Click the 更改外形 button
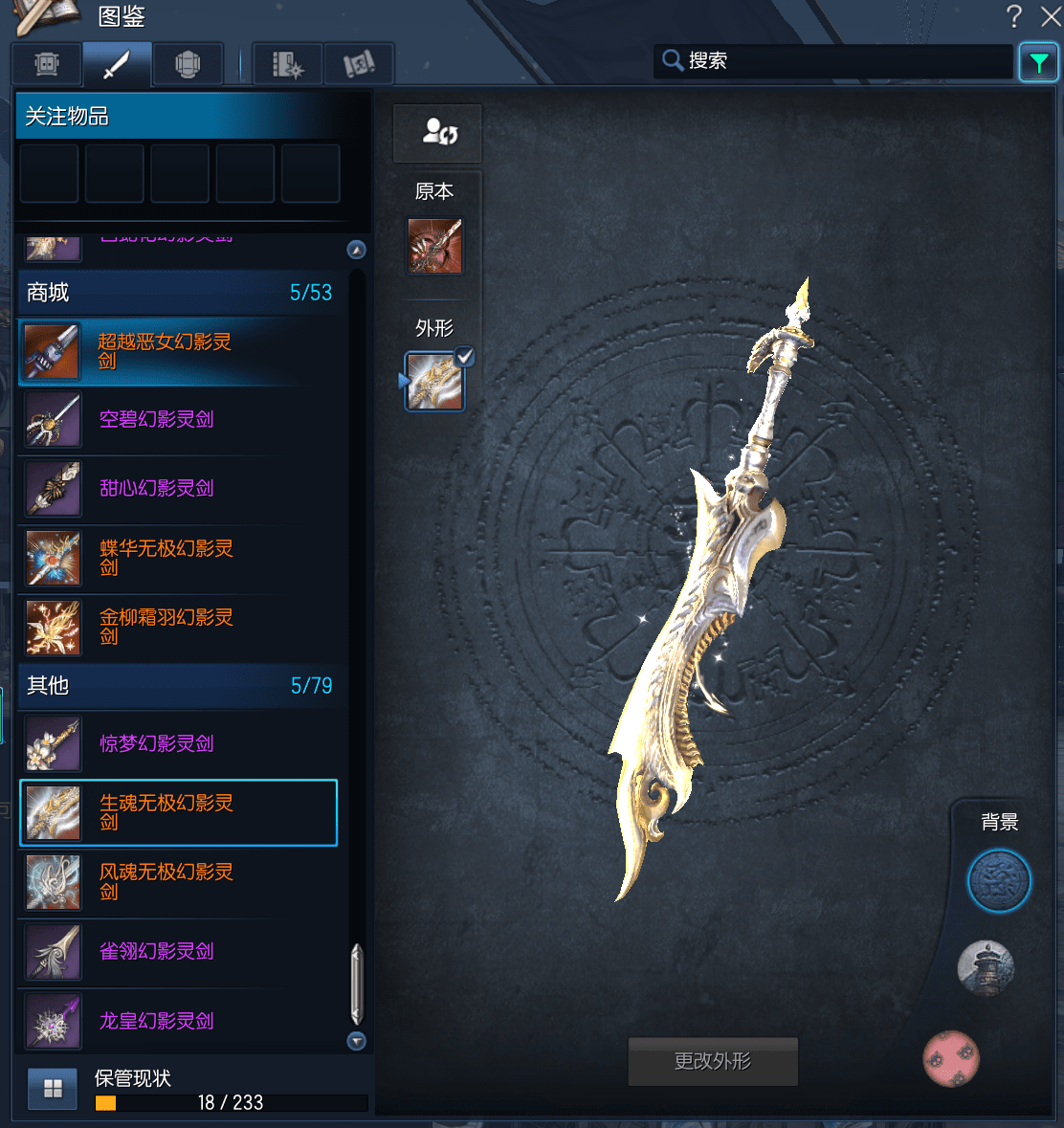 pos(713,1061)
